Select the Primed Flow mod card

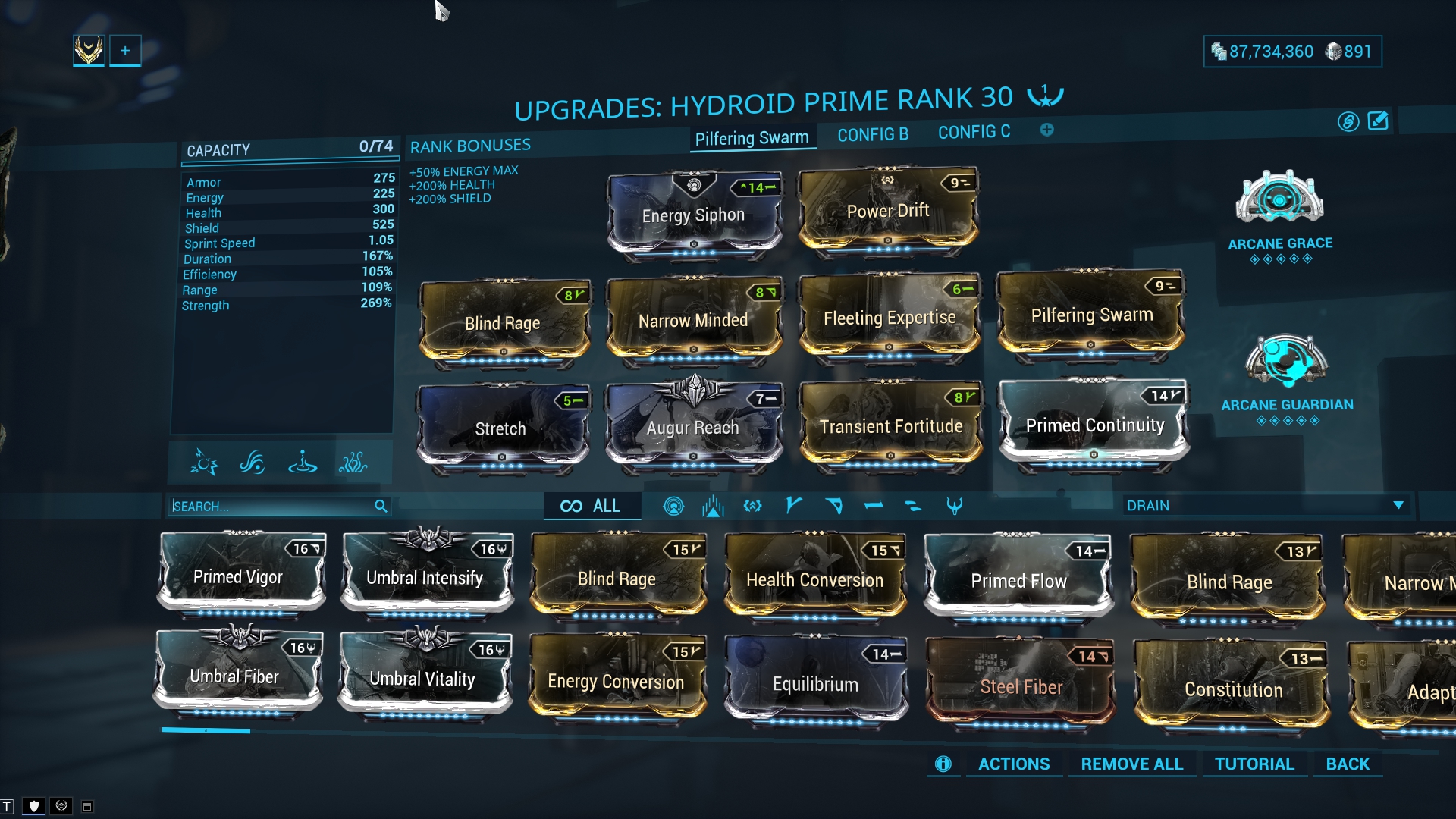tap(1018, 580)
